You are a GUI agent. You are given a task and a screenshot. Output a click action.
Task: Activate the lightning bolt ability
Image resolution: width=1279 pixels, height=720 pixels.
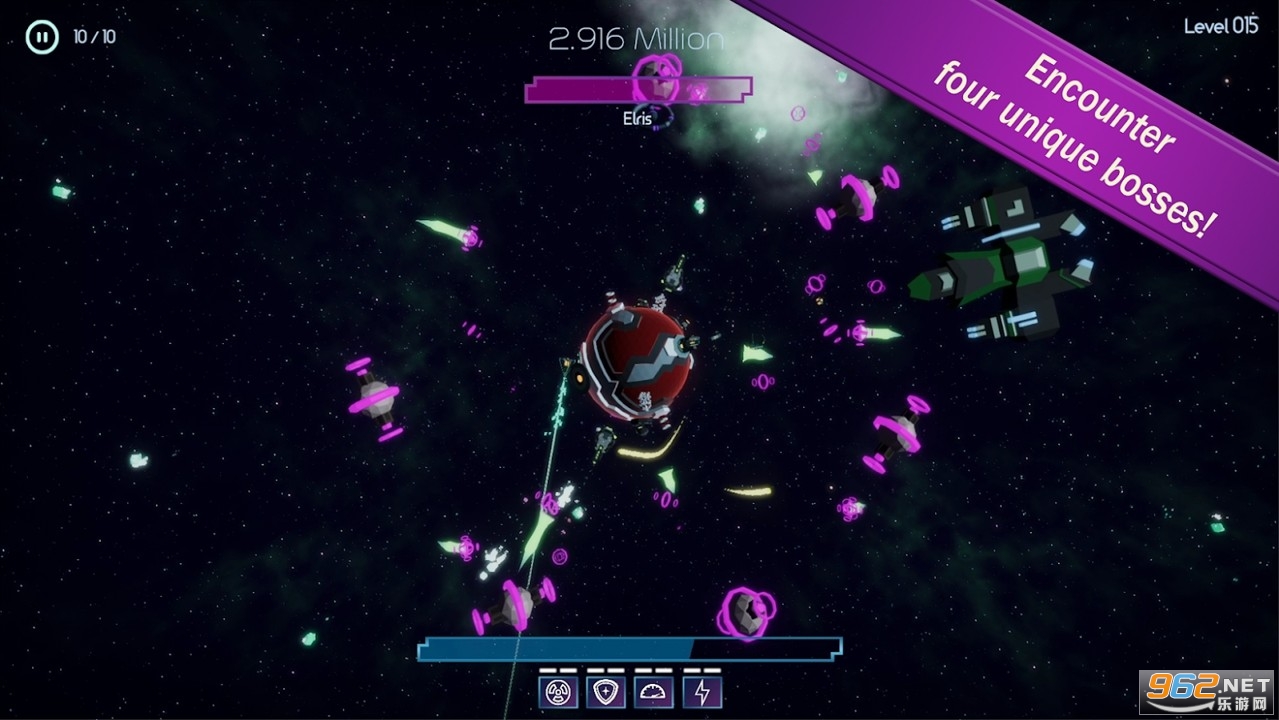click(702, 692)
